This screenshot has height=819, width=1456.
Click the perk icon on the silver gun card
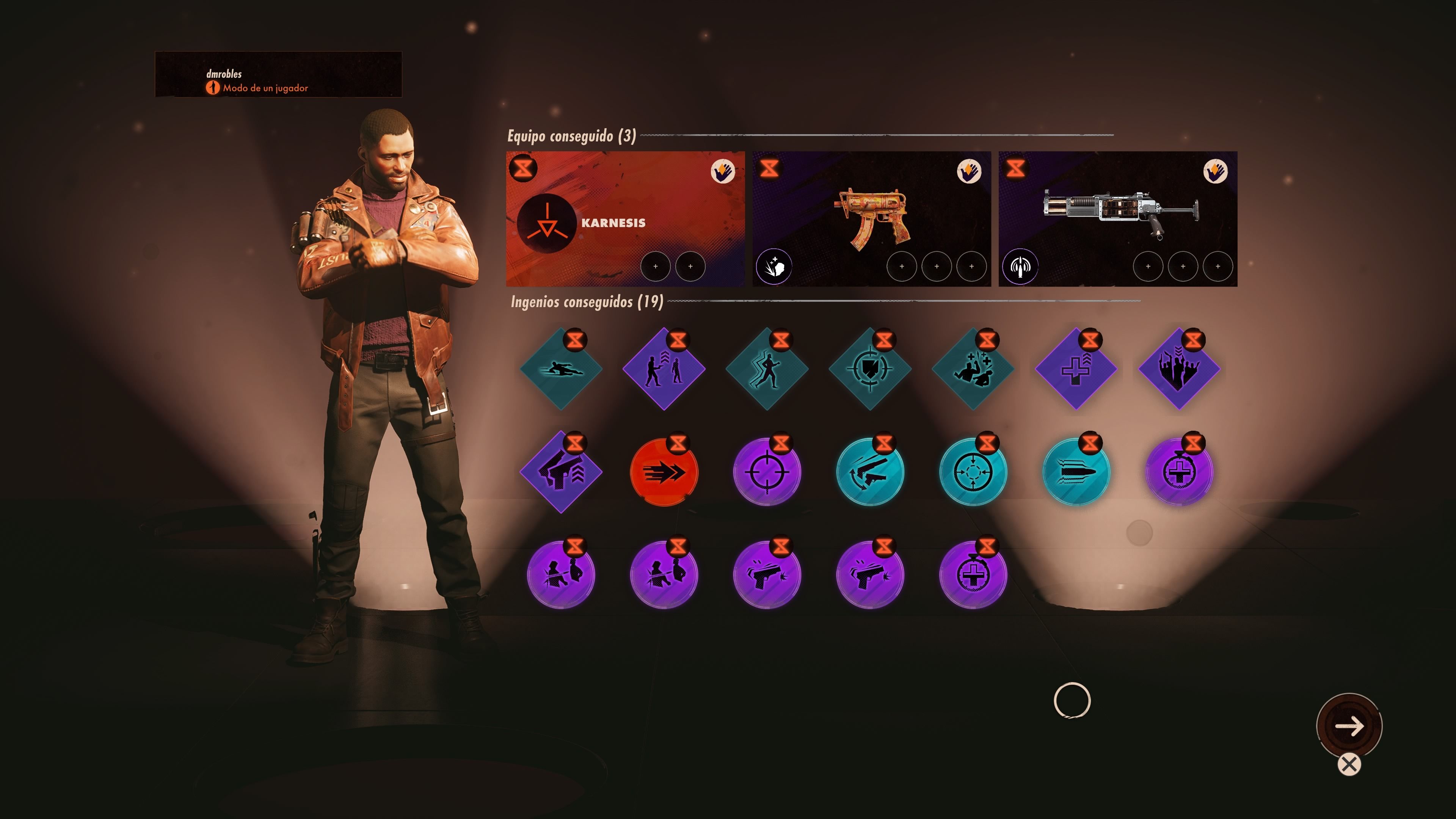1020,266
